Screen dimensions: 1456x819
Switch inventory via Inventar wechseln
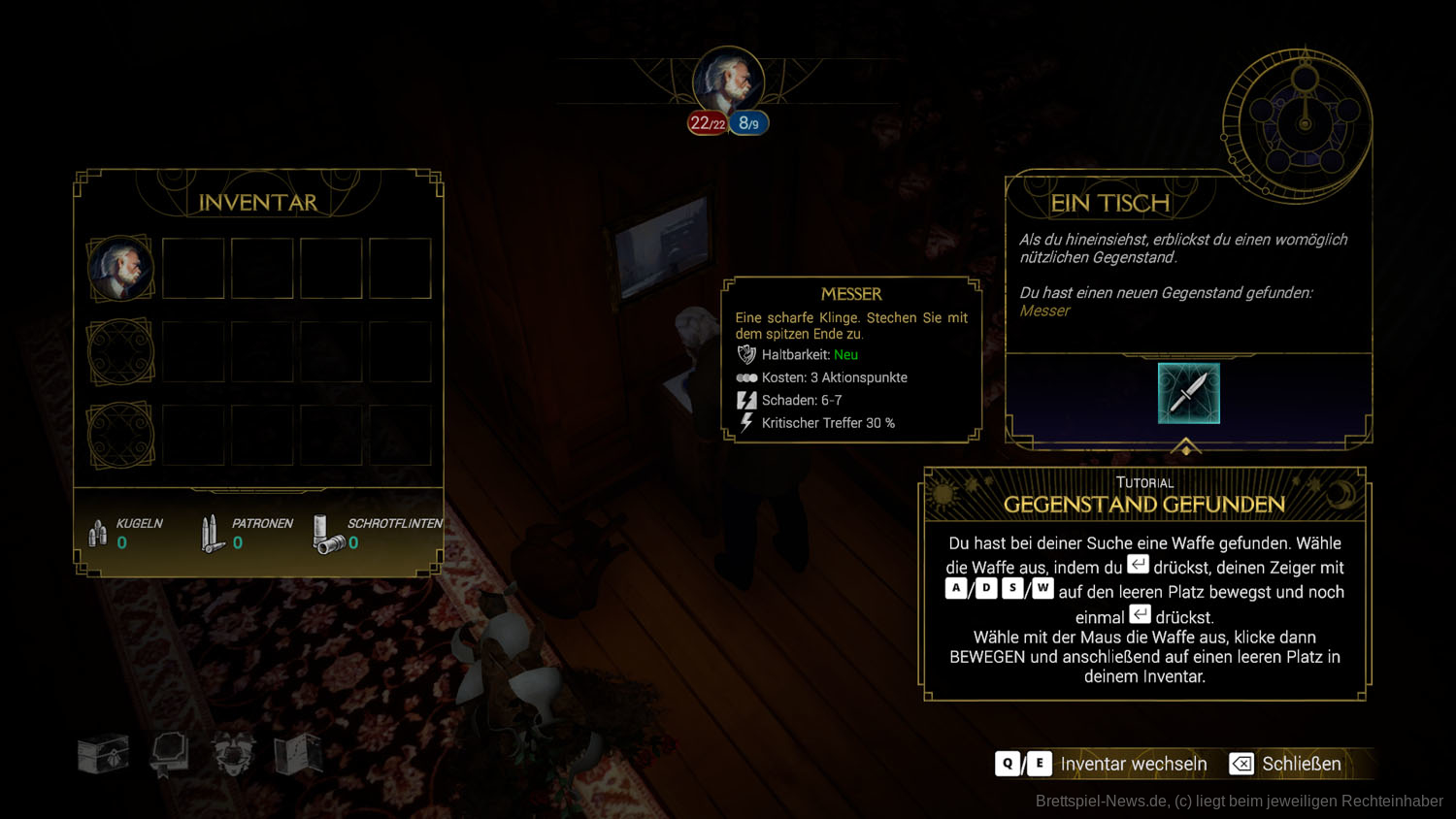[1102, 764]
